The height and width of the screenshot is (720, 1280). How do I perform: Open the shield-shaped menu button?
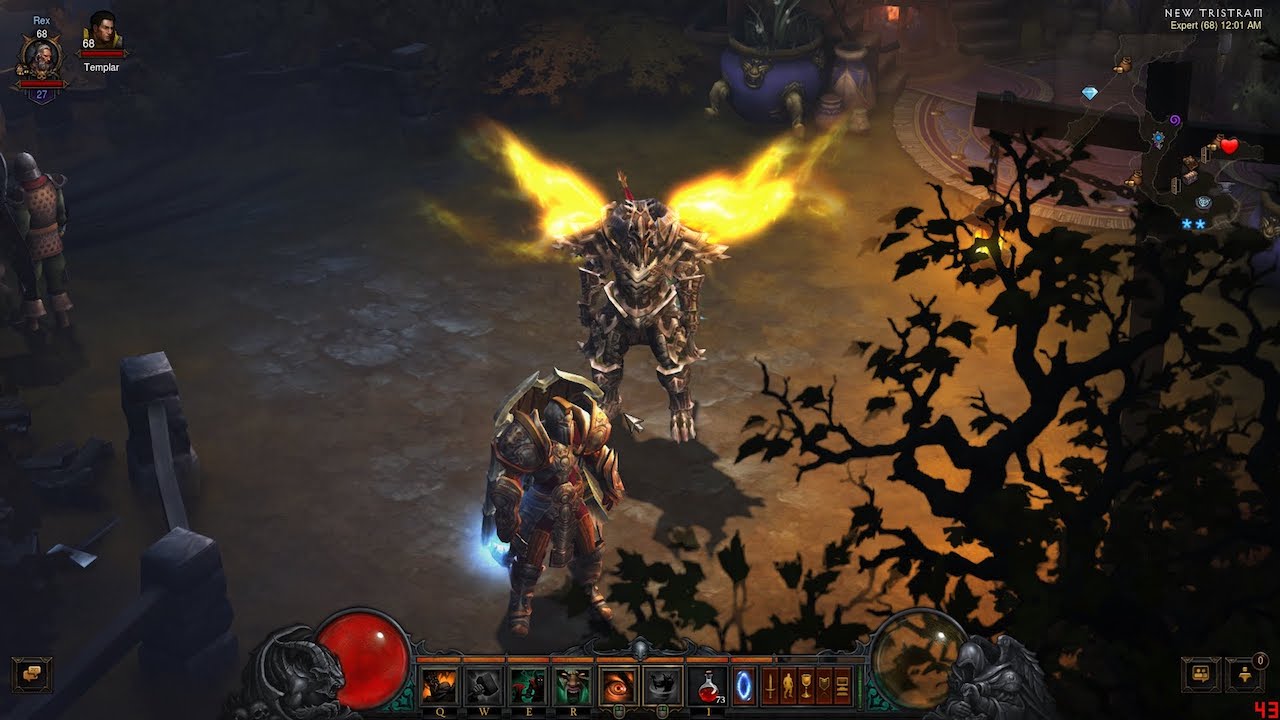[x=824, y=687]
